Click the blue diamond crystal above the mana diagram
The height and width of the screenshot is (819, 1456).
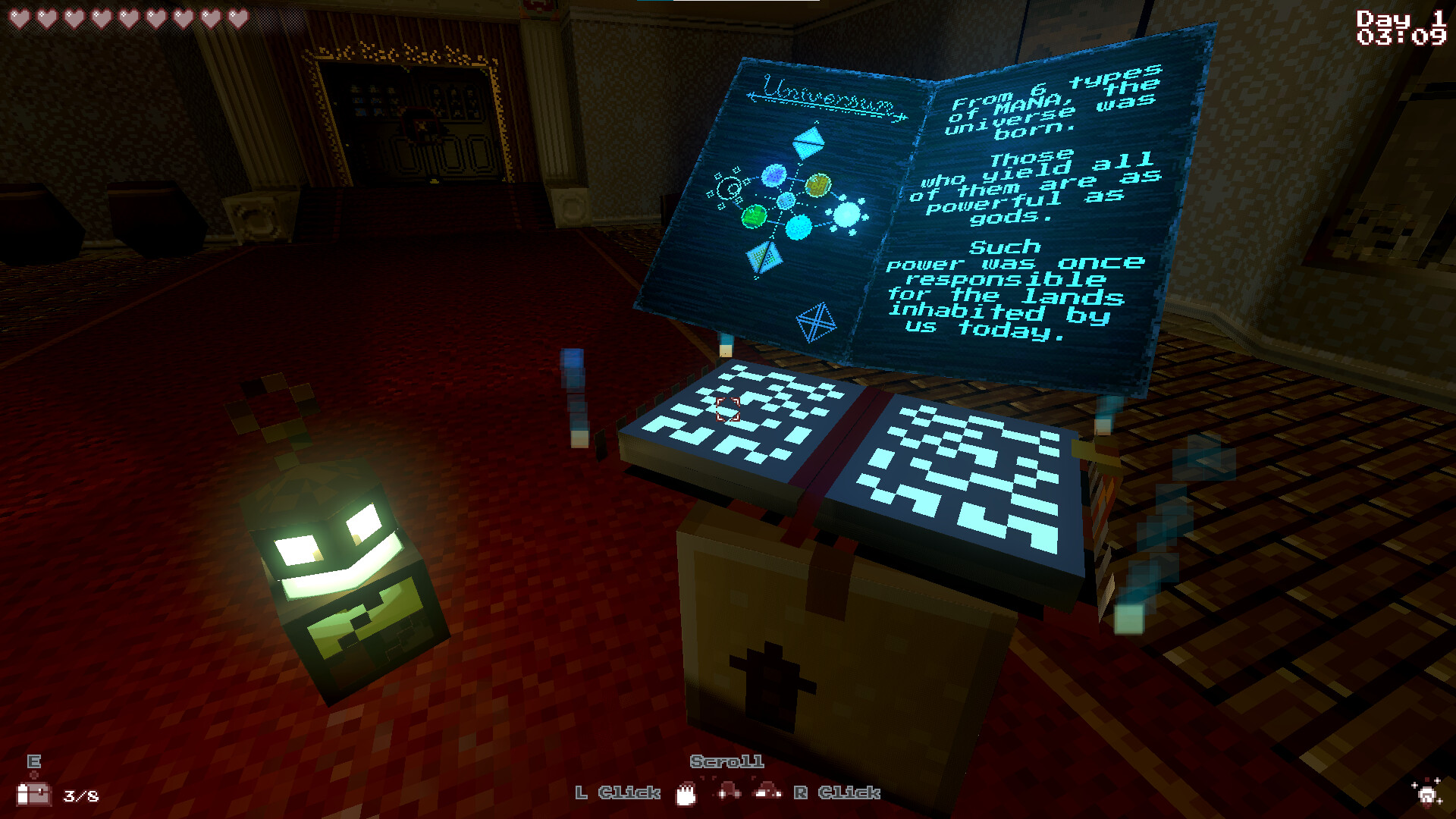point(808,142)
